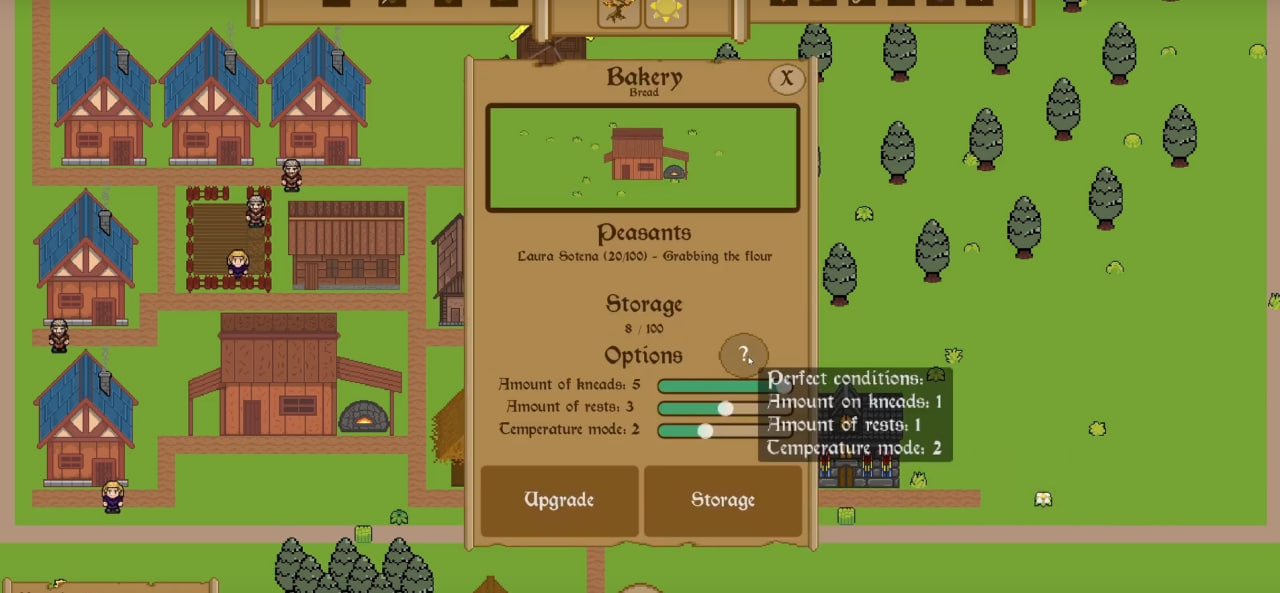Close the Bakery panel
The width and height of the screenshot is (1280, 593).
pos(786,79)
